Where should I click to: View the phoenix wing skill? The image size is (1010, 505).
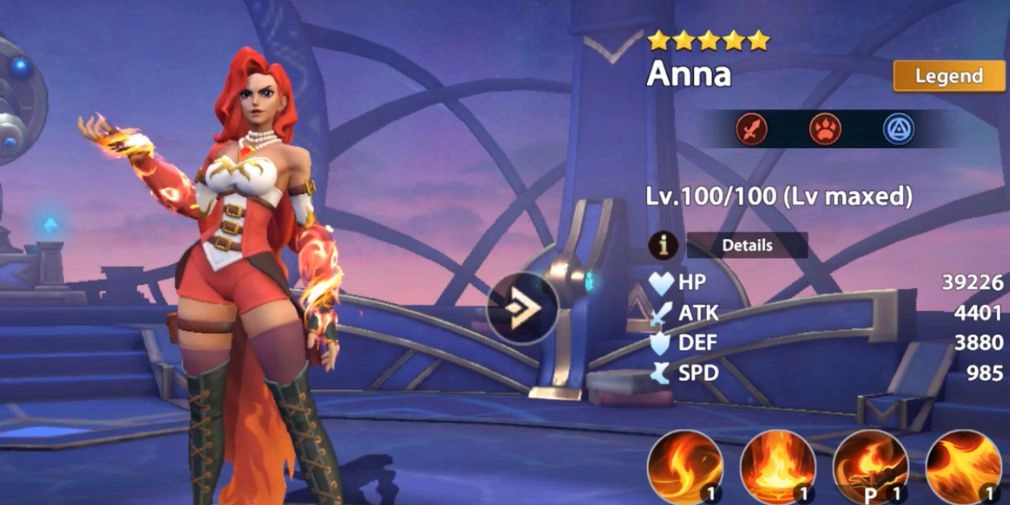point(963,466)
